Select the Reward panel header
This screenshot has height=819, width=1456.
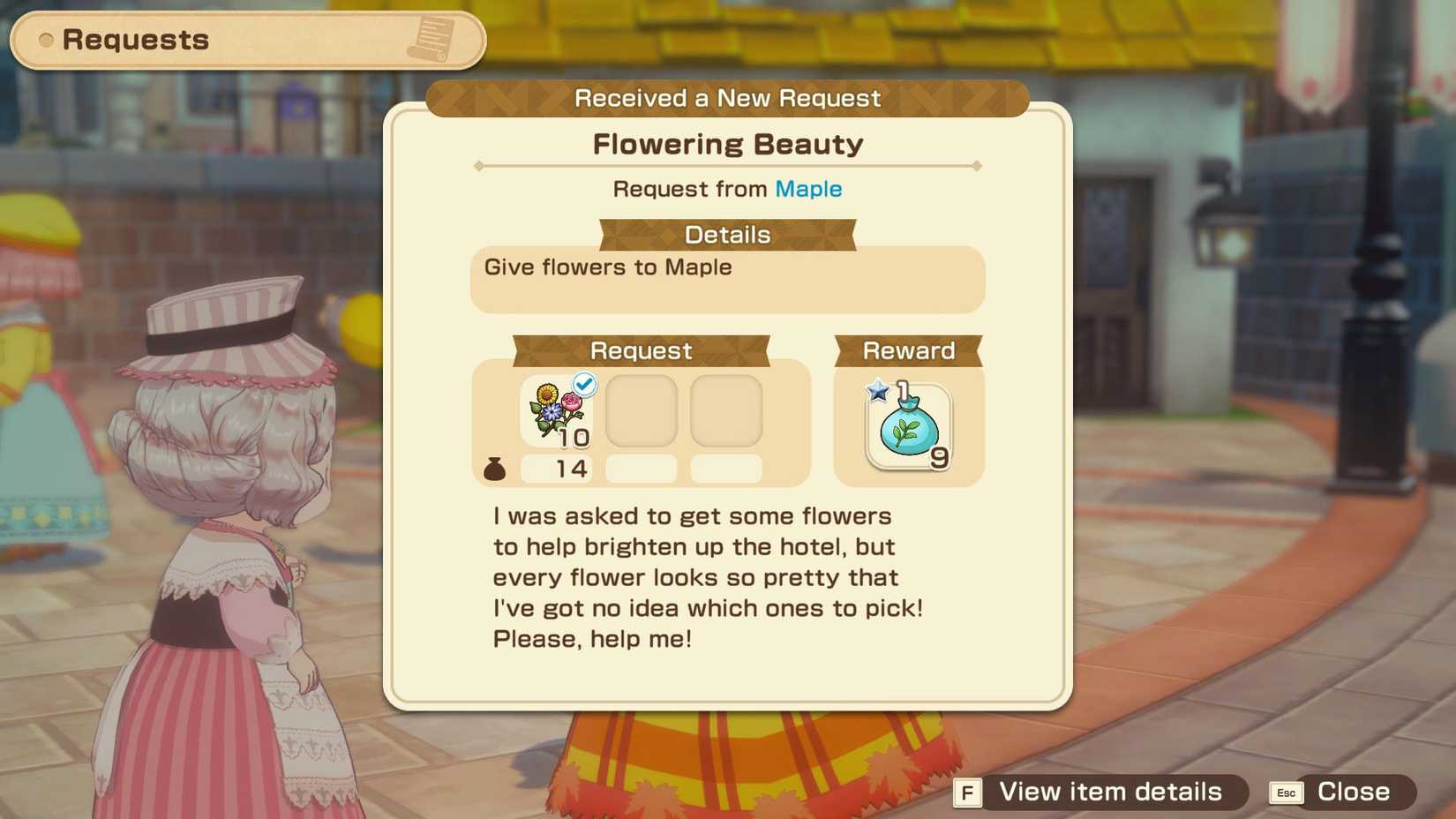pos(907,350)
